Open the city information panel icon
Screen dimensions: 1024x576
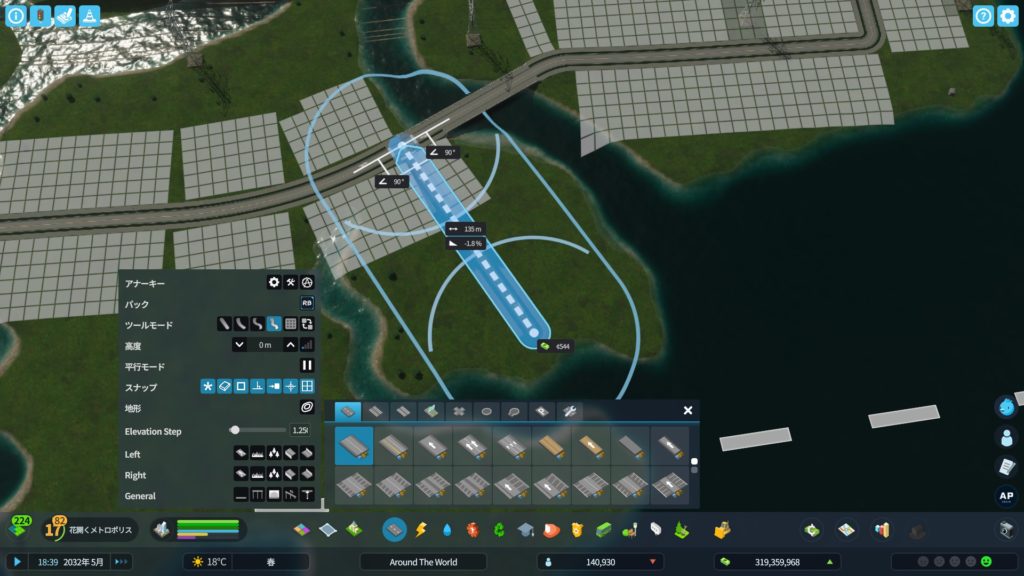click(16, 16)
